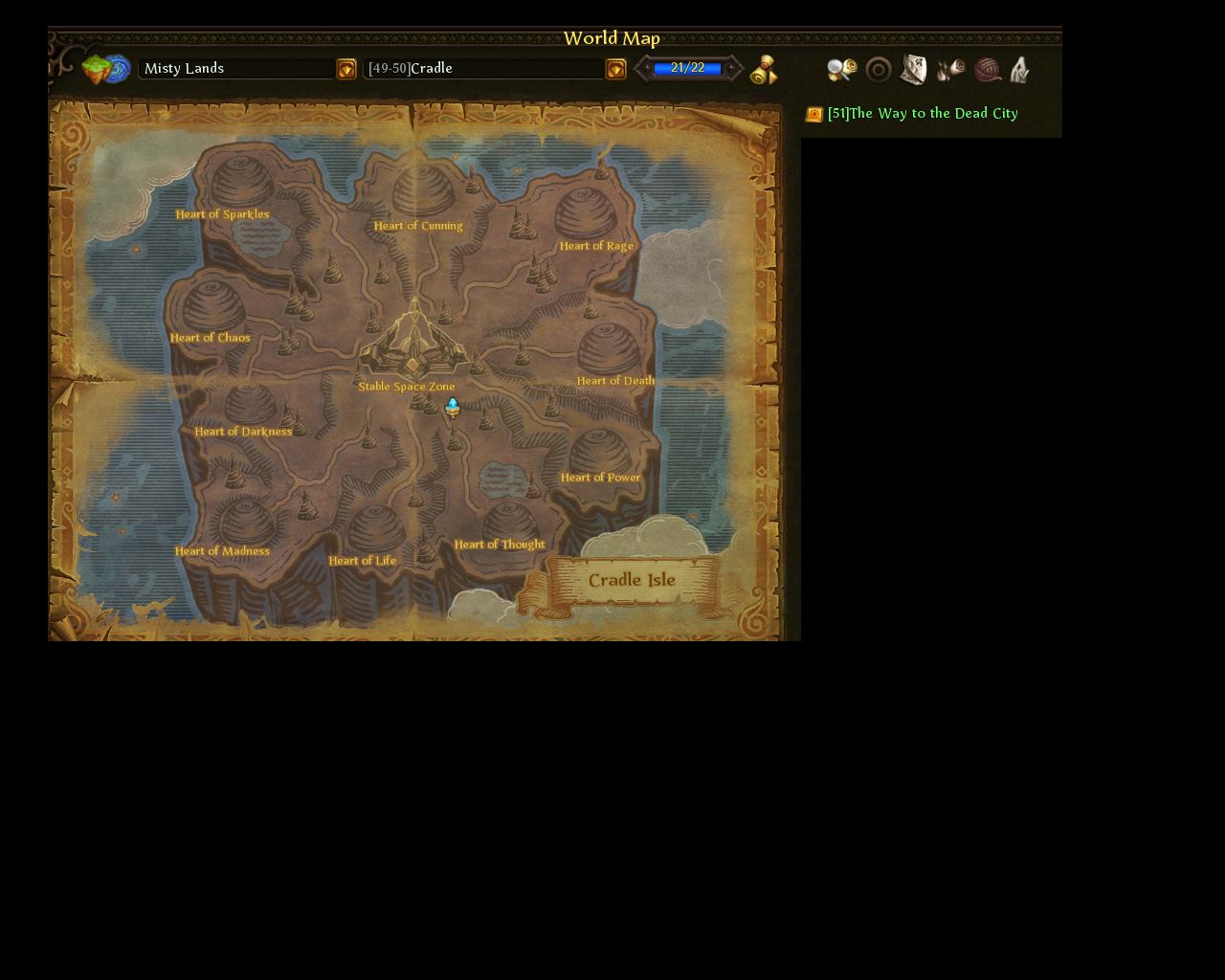1225x980 pixels.
Task: Toggle the parchment page map filter
Action: click(914, 70)
